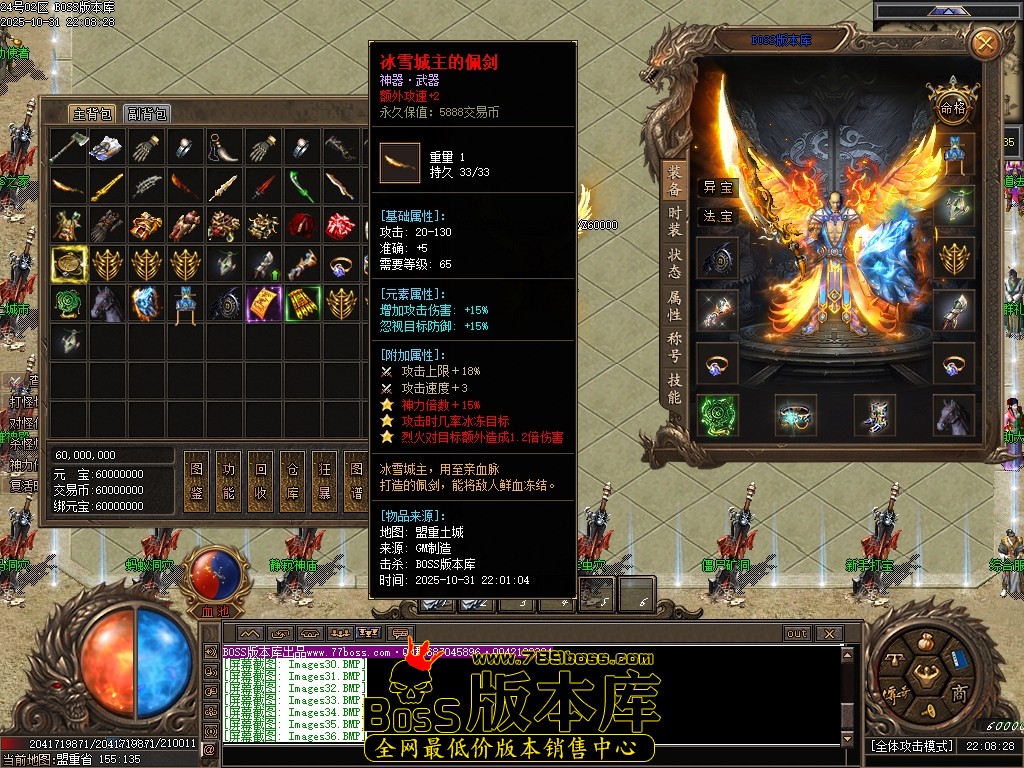Image resolution: width=1024 pixels, height=768 pixels.
Task: Select the yellow talisman scroll item
Action: [264, 303]
